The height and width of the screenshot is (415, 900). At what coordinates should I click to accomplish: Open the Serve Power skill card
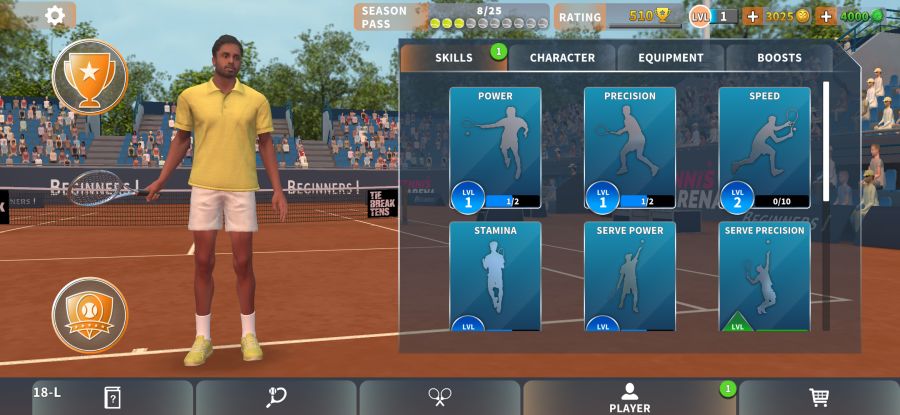click(x=630, y=276)
